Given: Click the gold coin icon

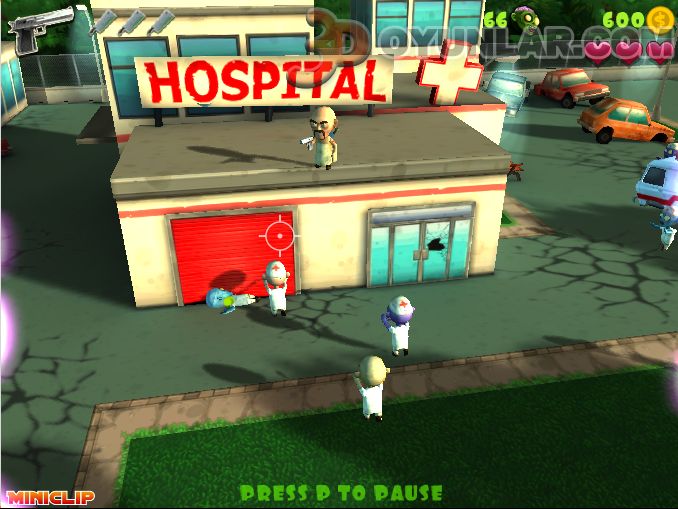Looking at the screenshot, I should pyautogui.click(x=658, y=19).
